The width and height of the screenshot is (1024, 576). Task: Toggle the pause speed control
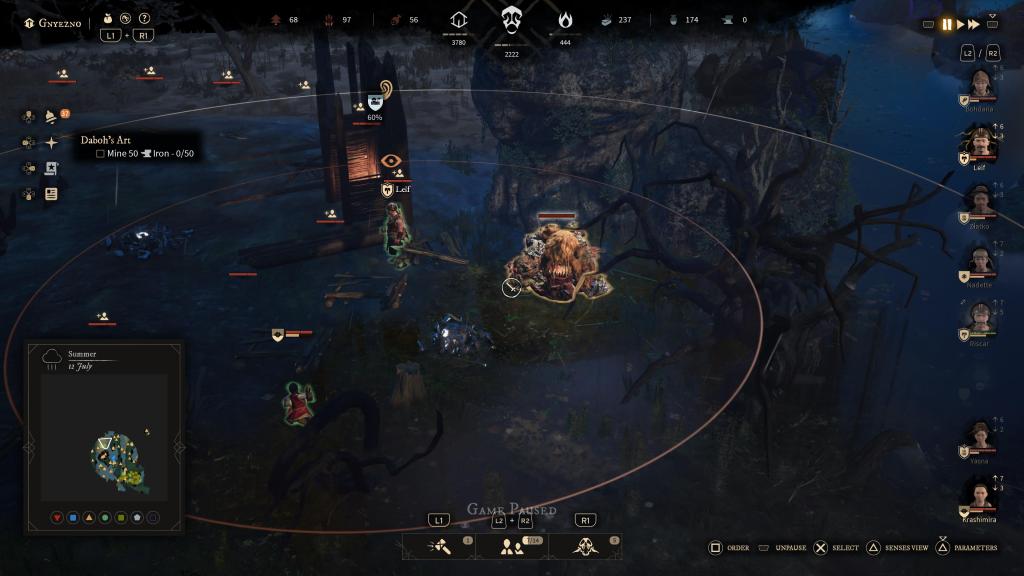(946, 25)
